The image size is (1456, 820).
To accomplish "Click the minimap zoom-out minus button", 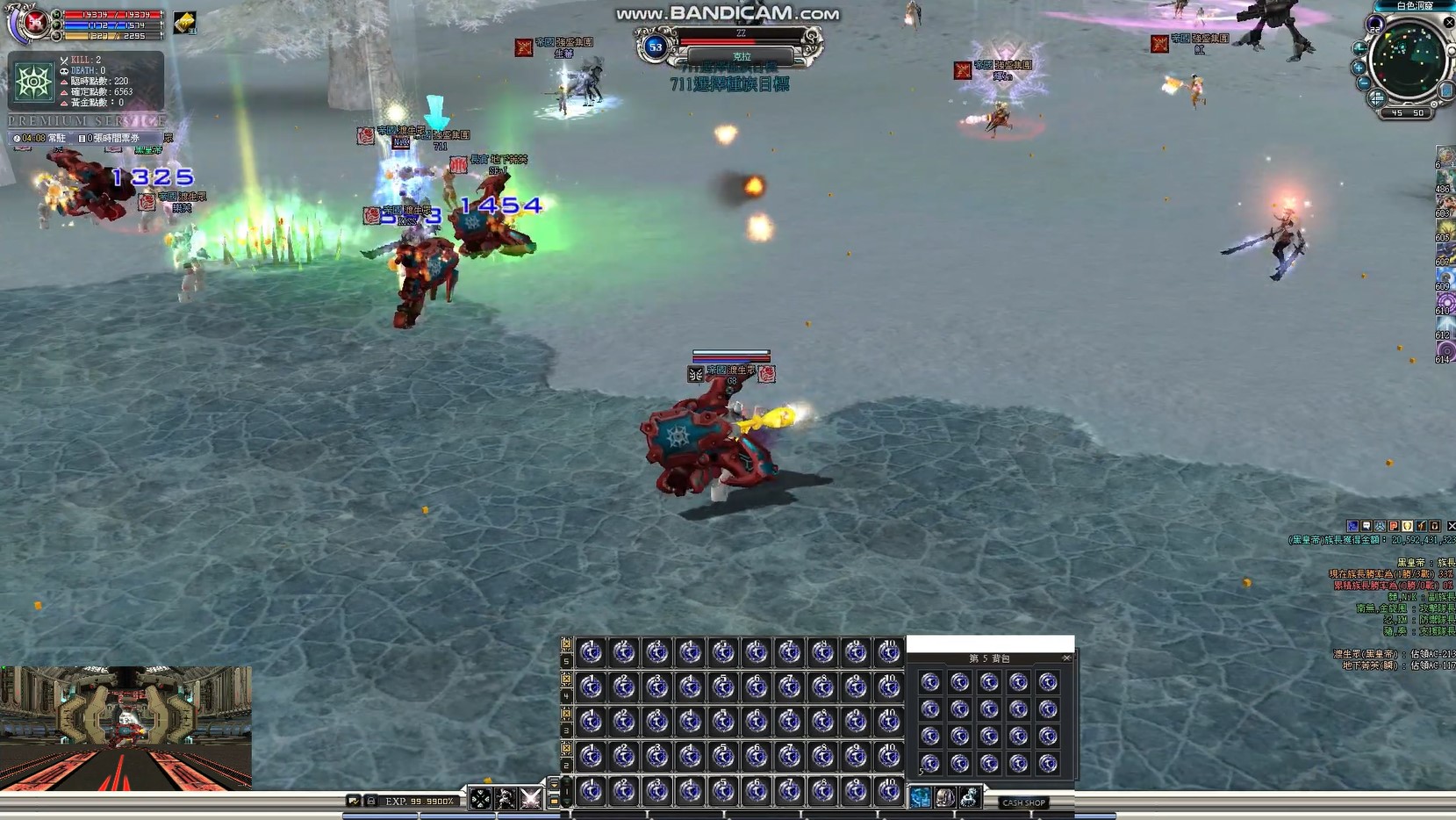I will point(1363,83).
